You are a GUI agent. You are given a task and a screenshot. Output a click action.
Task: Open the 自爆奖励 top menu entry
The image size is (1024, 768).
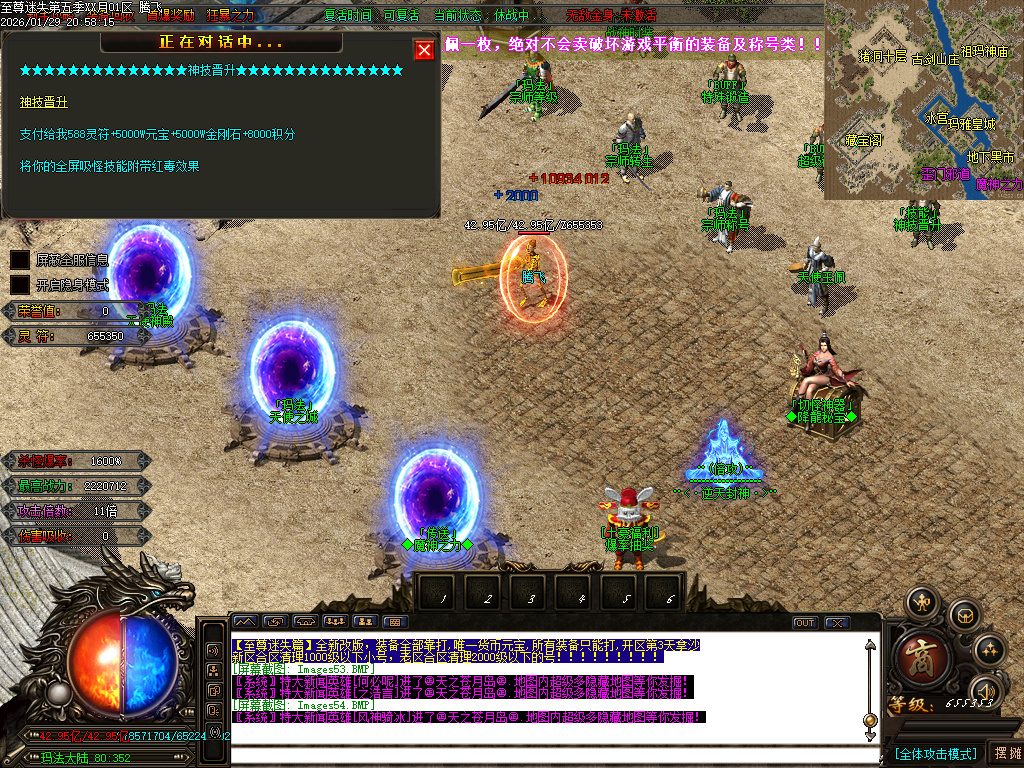click(171, 15)
